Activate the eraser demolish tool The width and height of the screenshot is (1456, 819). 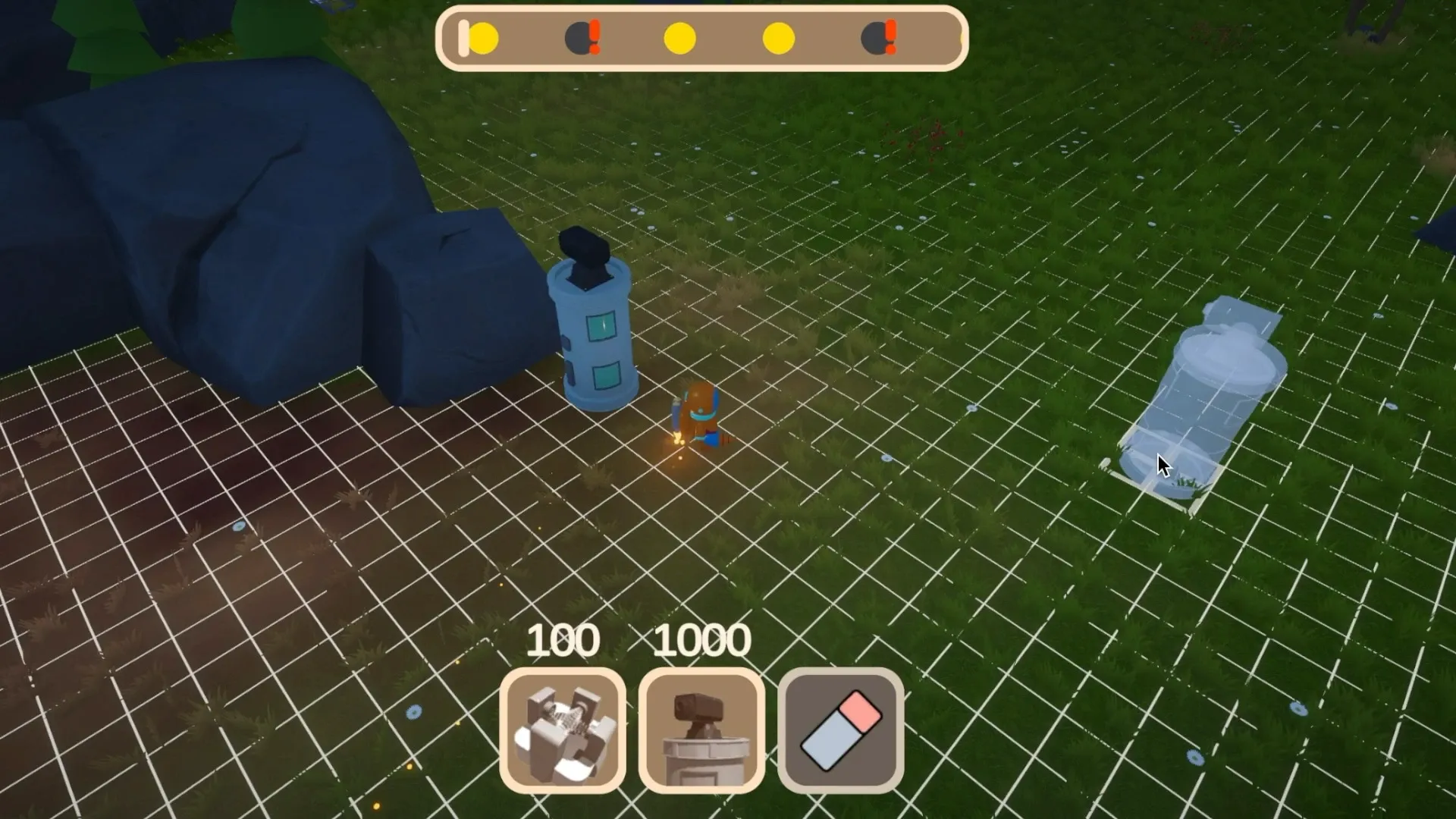pyautogui.click(x=840, y=730)
